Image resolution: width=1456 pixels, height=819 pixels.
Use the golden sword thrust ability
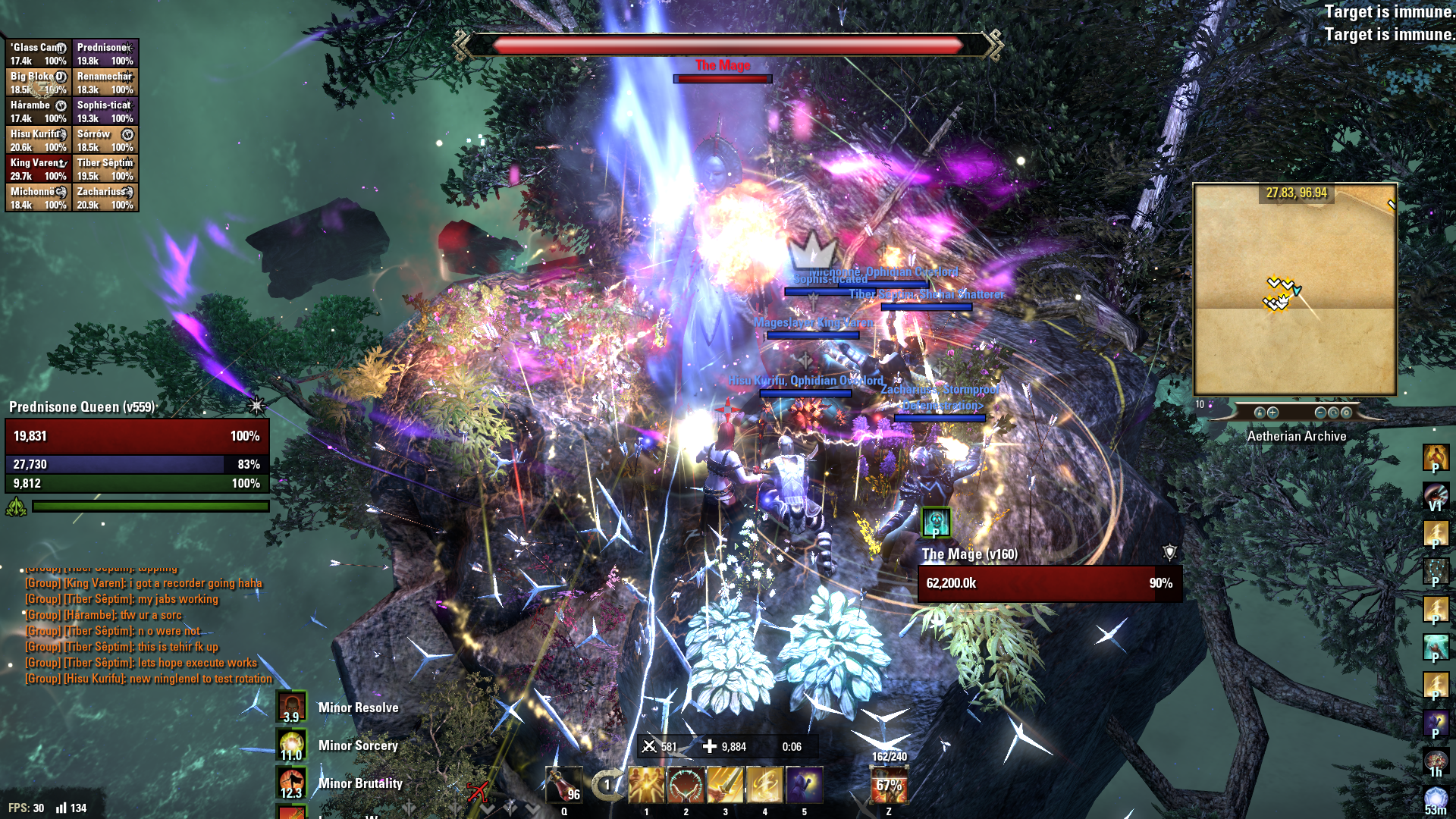725,786
